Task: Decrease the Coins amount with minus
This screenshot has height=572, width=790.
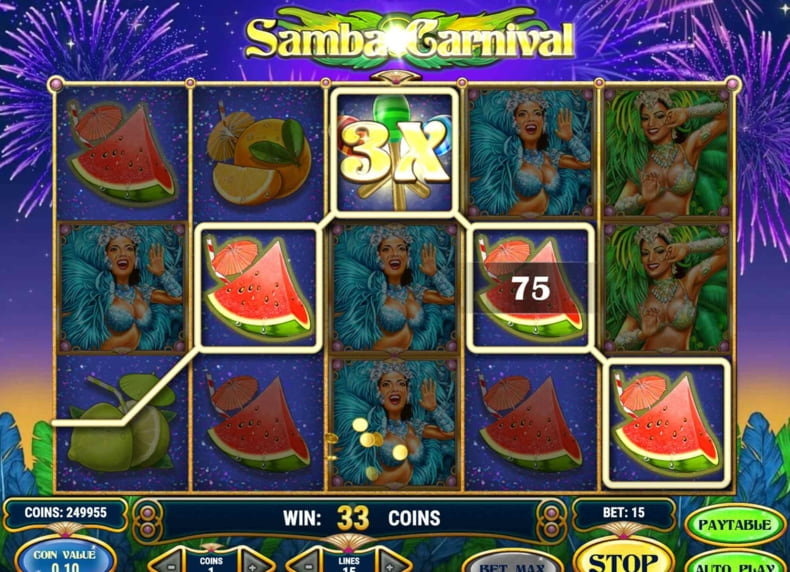Action: click(x=168, y=562)
